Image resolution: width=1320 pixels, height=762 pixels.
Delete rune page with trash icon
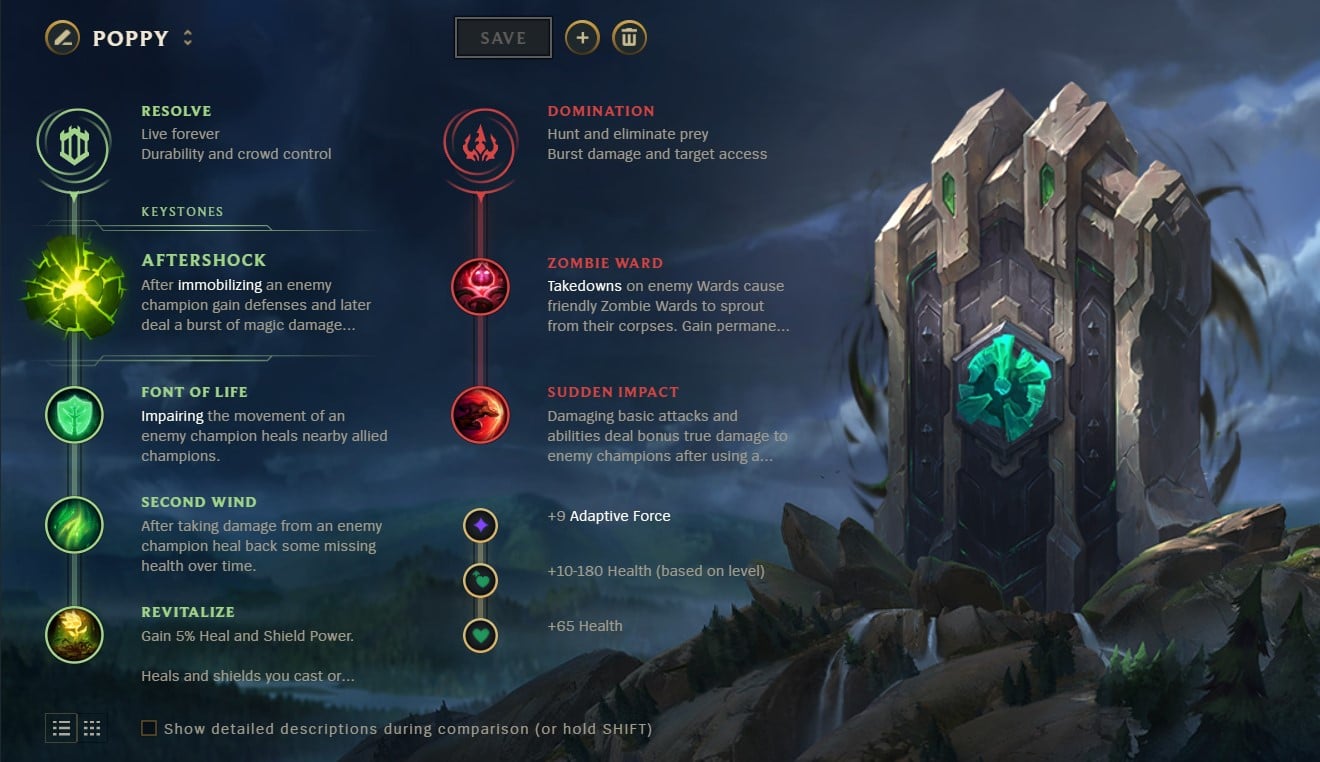point(629,38)
